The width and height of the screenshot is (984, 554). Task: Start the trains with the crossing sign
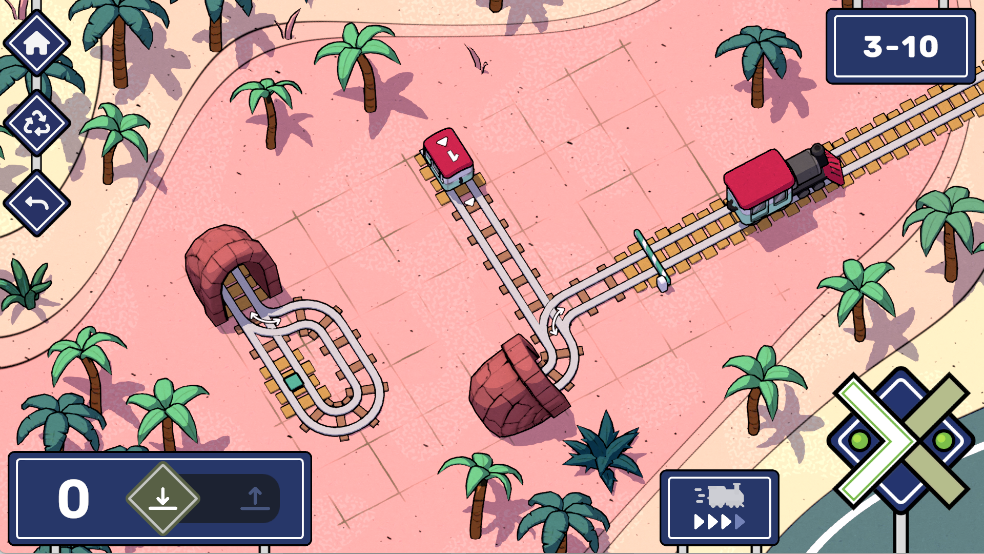pyautogui.click(x=901, y=440)
